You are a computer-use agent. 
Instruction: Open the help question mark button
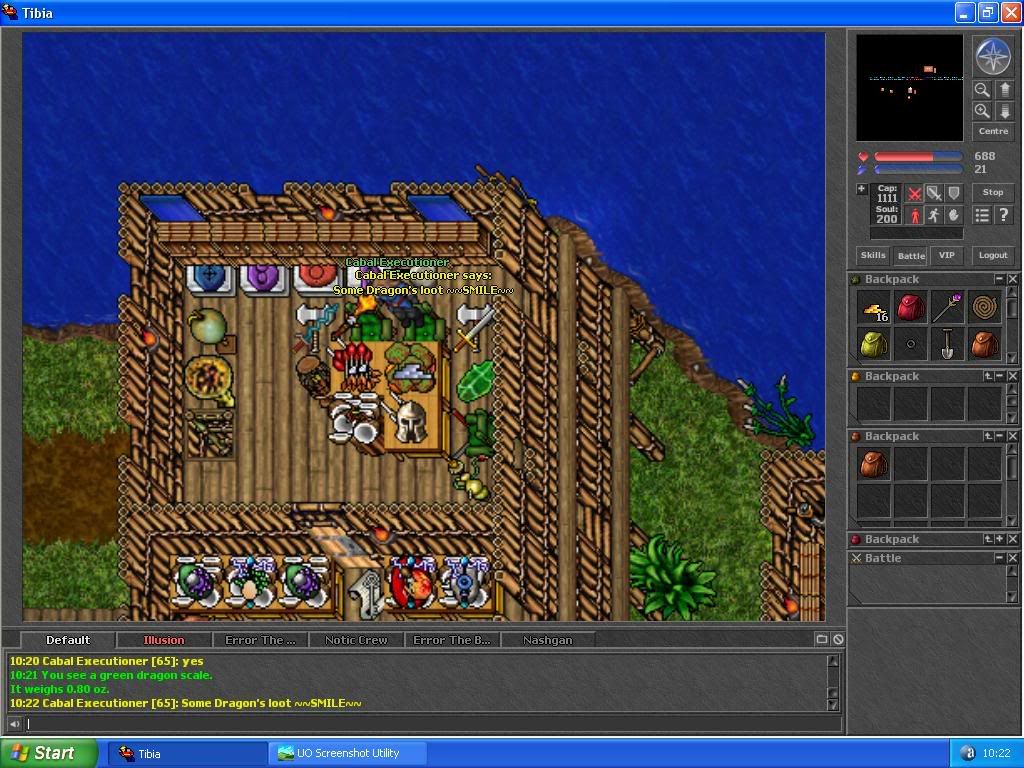(x=1004, y=215)
